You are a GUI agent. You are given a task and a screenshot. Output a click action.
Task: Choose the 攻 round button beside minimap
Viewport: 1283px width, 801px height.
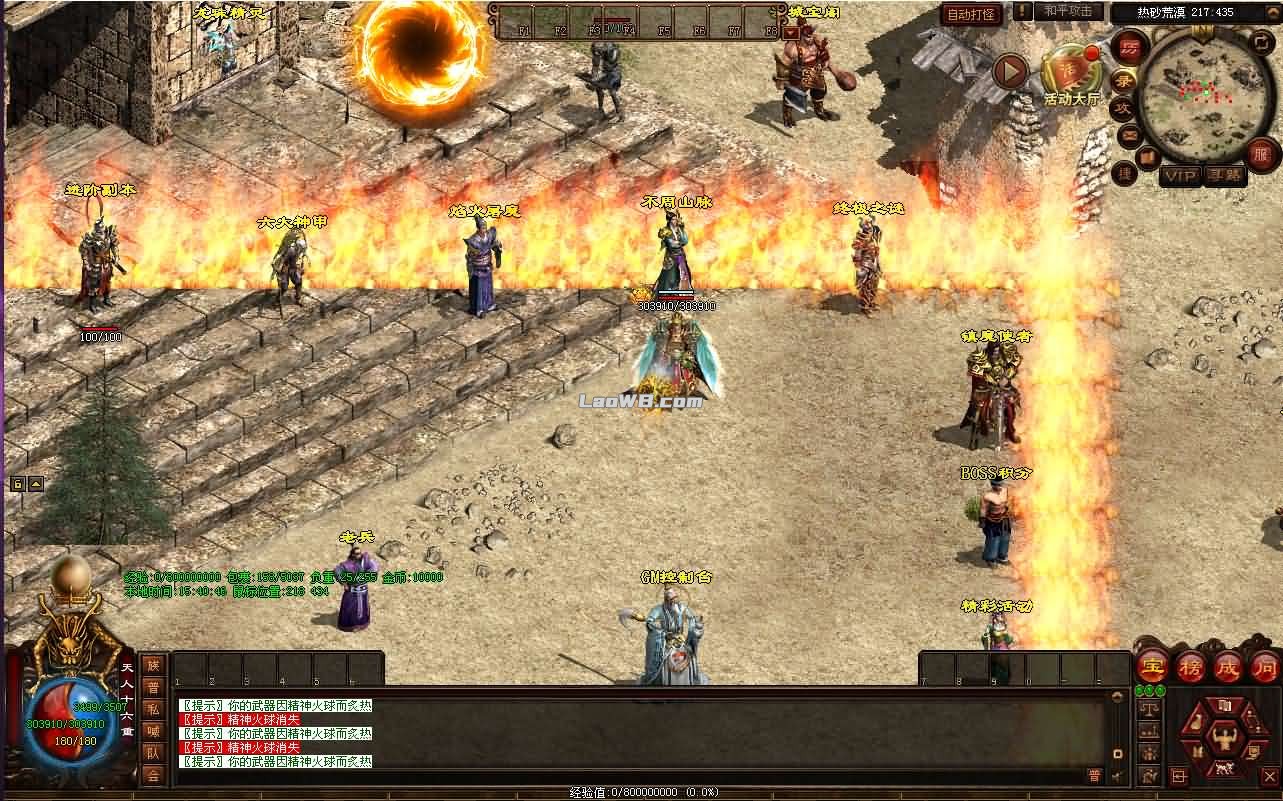tap(1122, 107)
